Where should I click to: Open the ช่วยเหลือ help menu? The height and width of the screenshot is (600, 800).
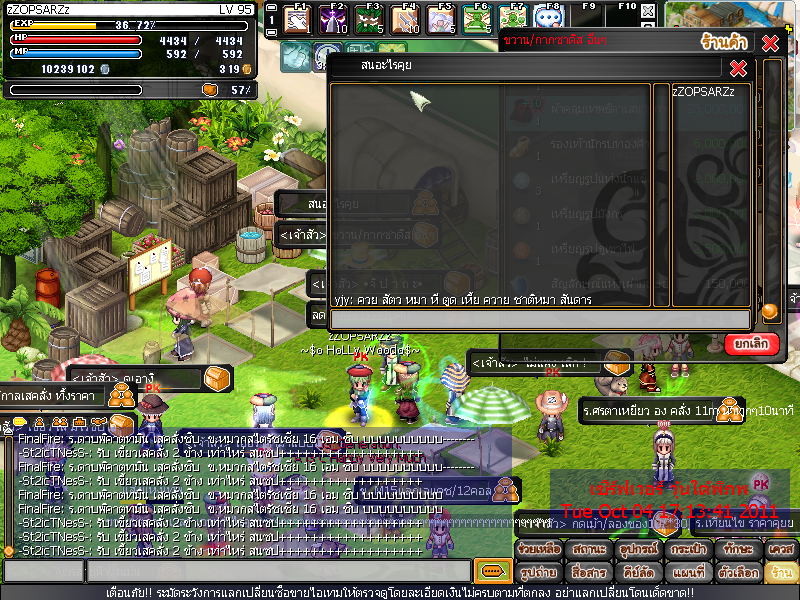[x=538, y=551]
